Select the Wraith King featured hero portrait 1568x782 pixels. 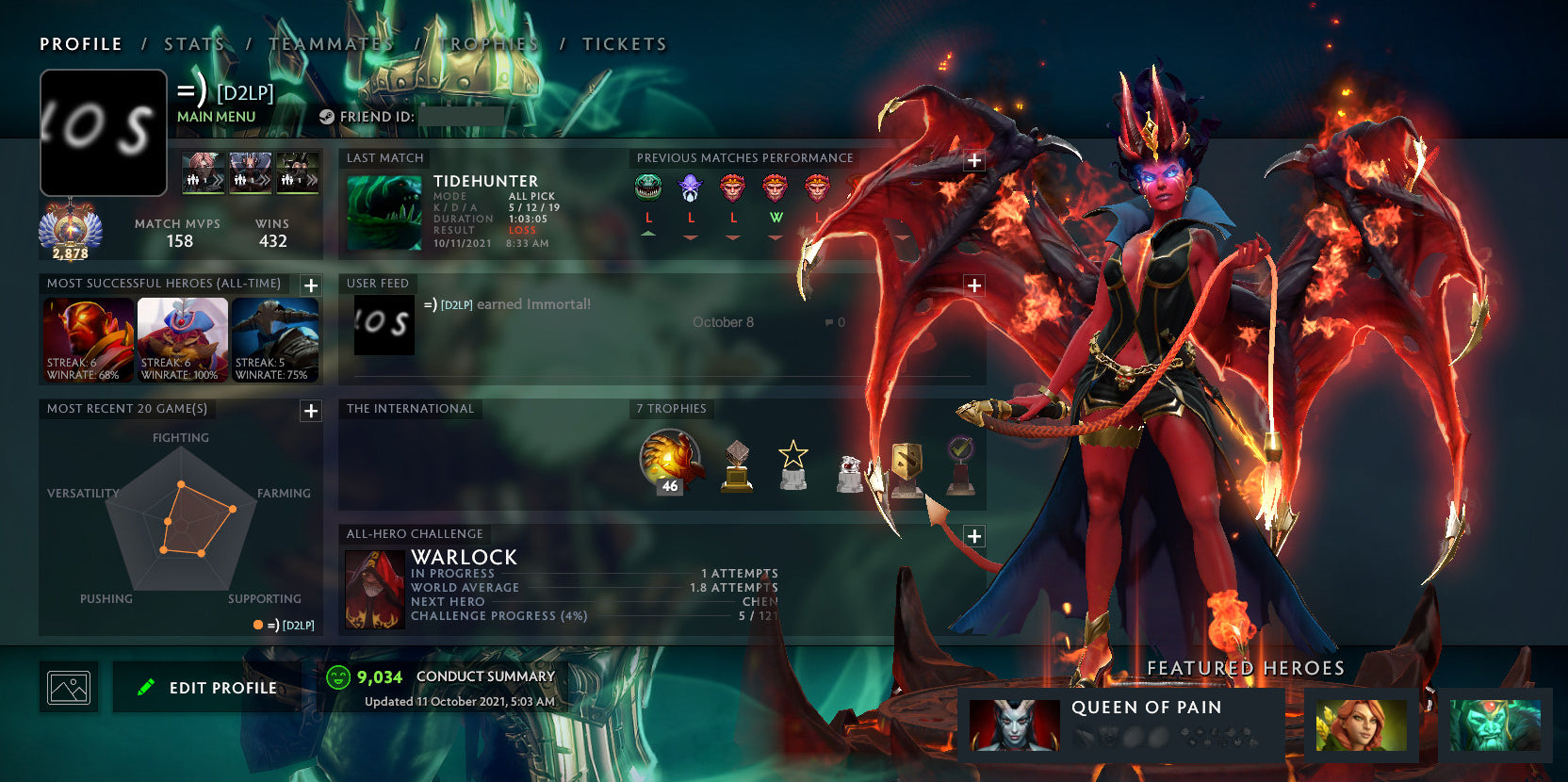pos(1494,725)
